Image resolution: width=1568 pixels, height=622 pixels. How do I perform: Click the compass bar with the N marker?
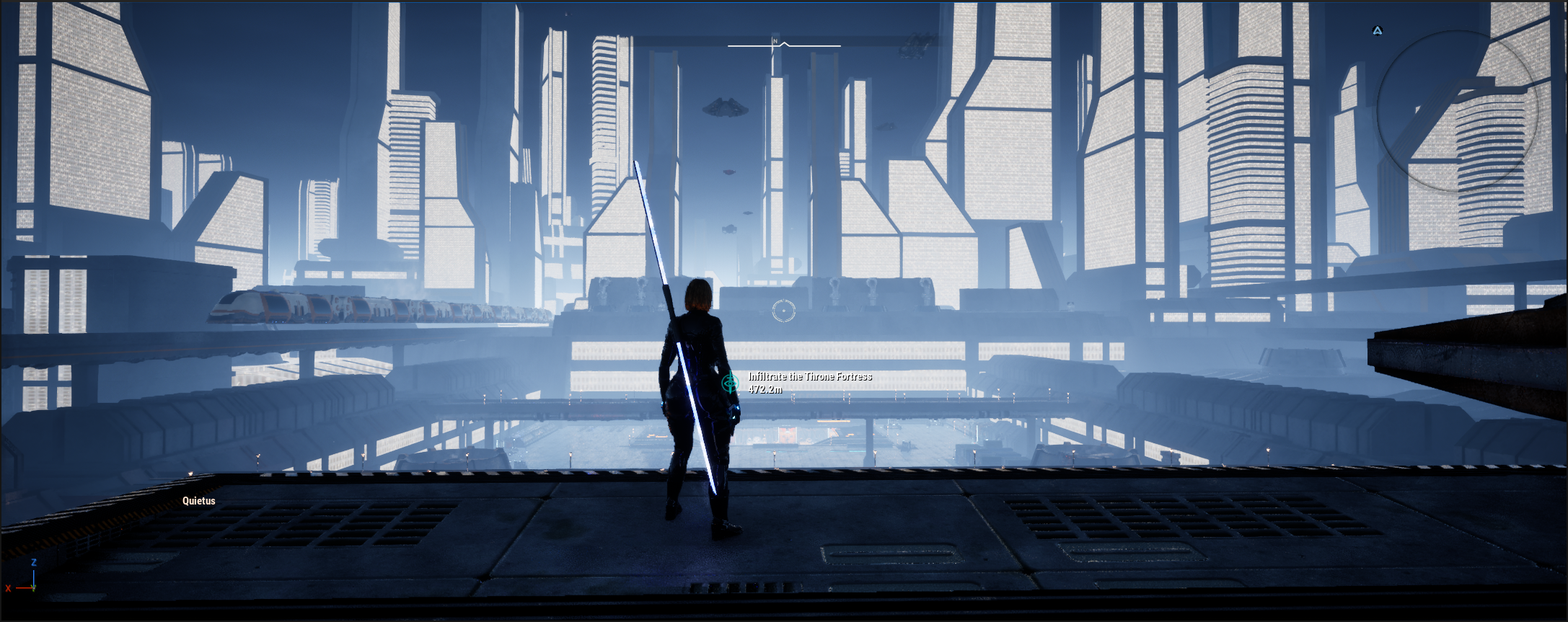(x=784, y=45)
